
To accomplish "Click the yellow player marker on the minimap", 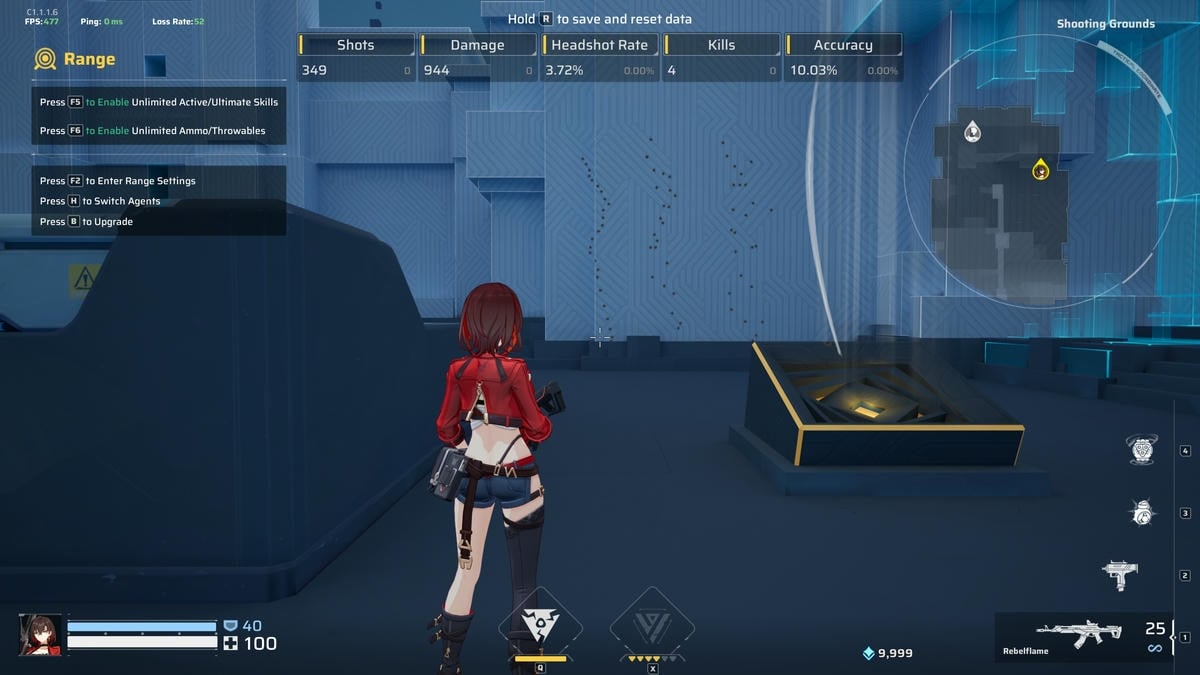I will [x=1041, y=169].
